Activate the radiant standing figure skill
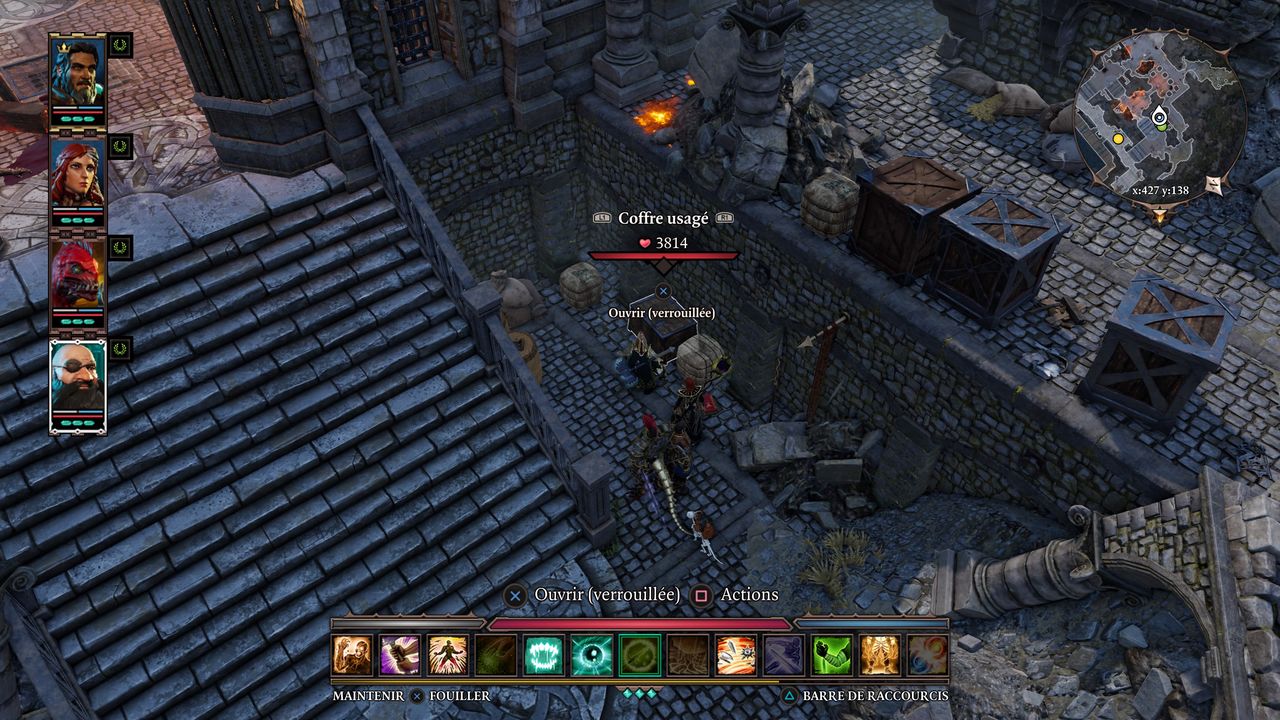 coord(448,655)
